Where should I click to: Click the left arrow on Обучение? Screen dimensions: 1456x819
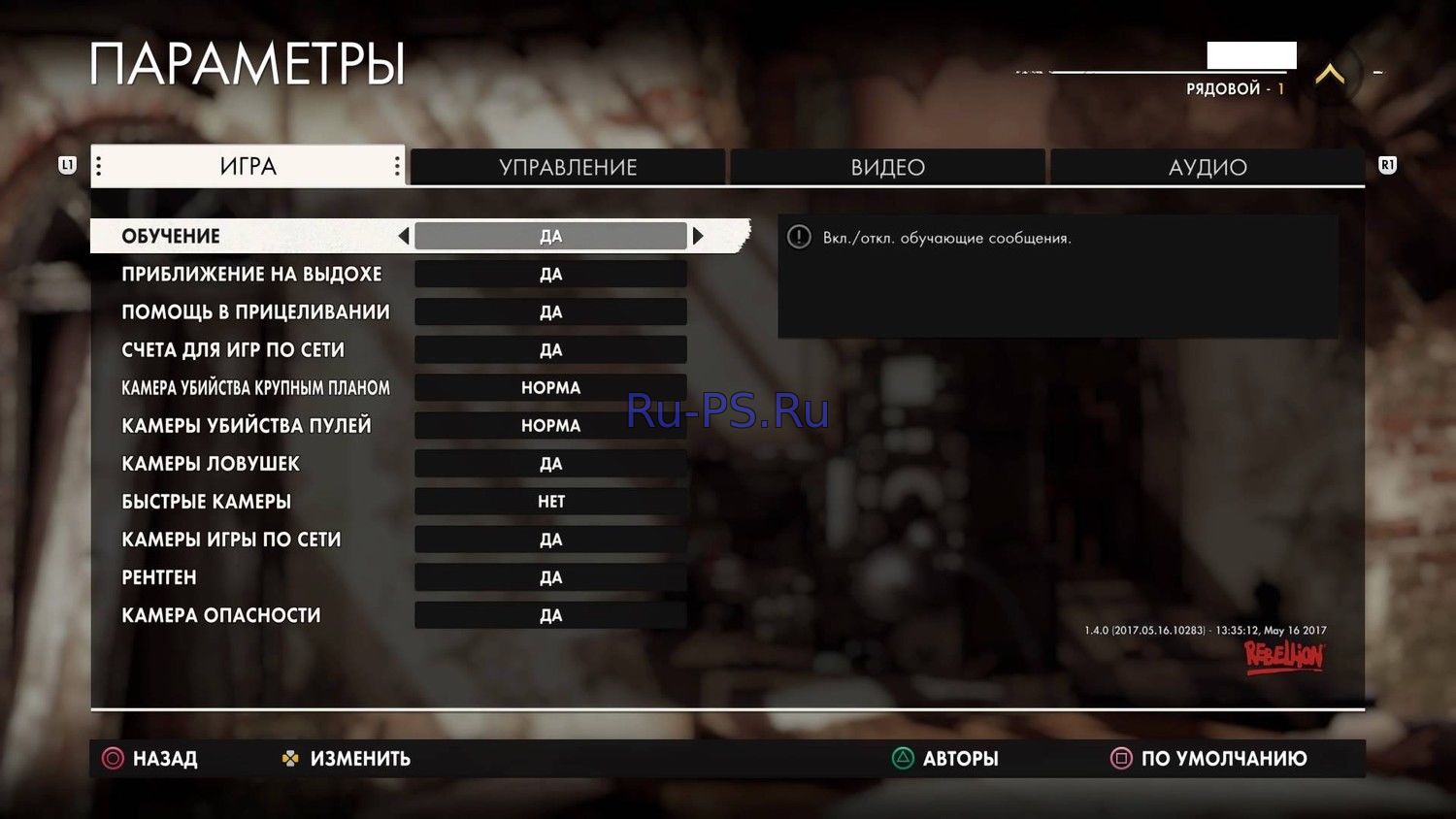[403, 236]
